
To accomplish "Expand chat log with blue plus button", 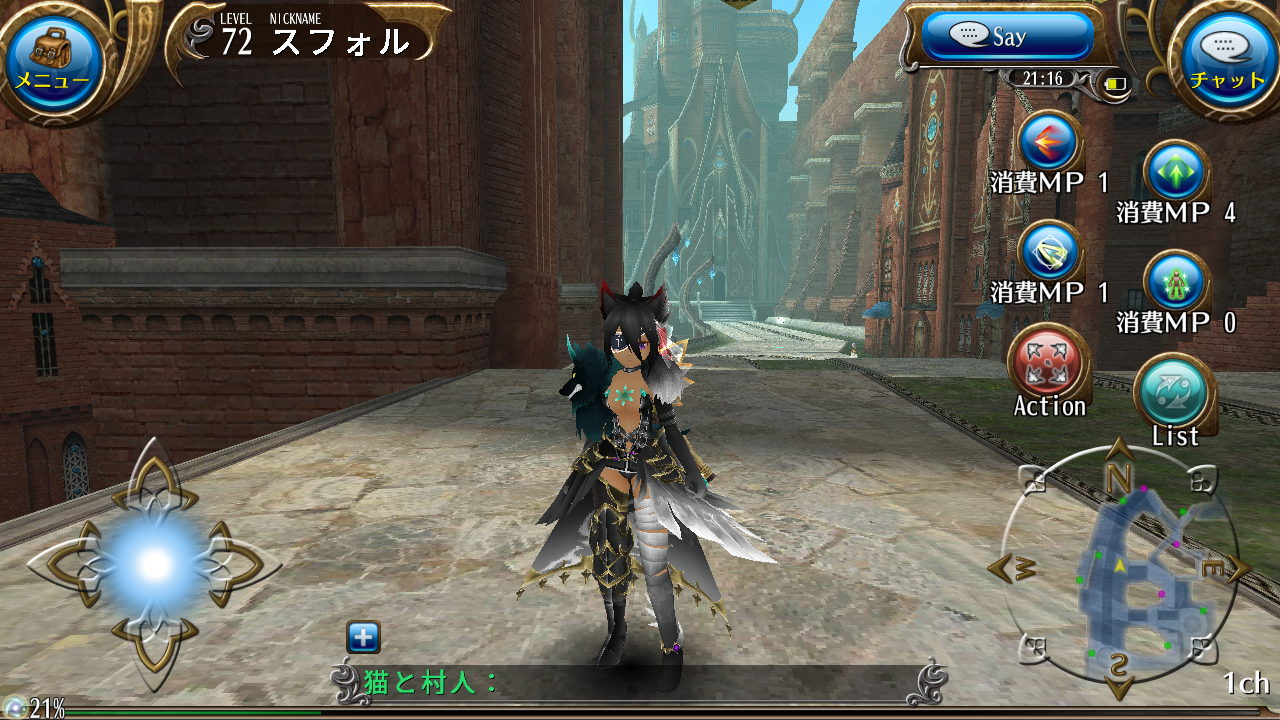I will [363, 637].
